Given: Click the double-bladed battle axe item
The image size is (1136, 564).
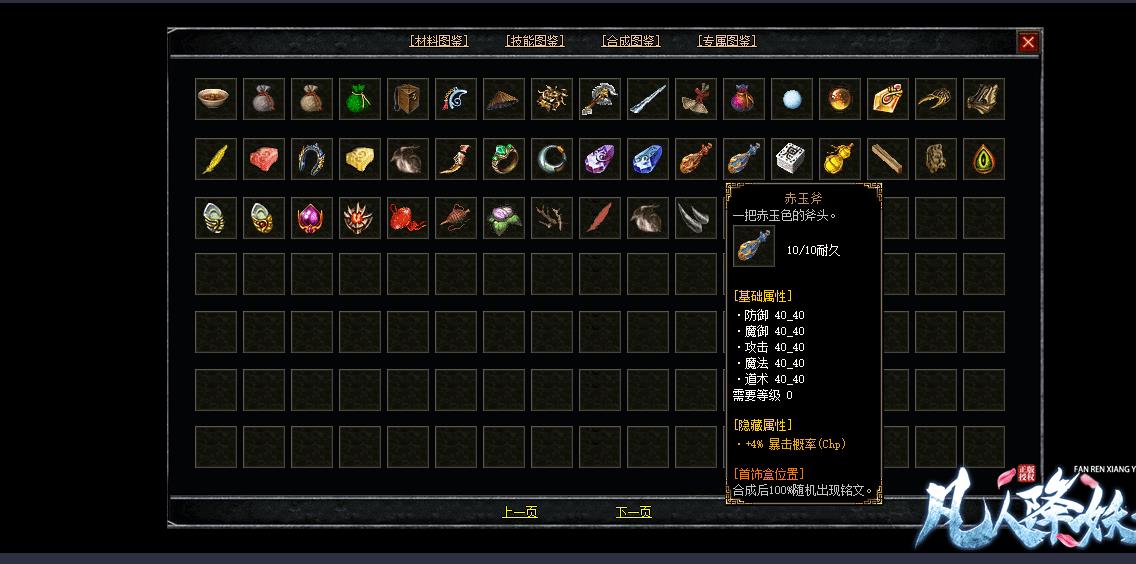Looking at the screenshot, I should 600,99.
